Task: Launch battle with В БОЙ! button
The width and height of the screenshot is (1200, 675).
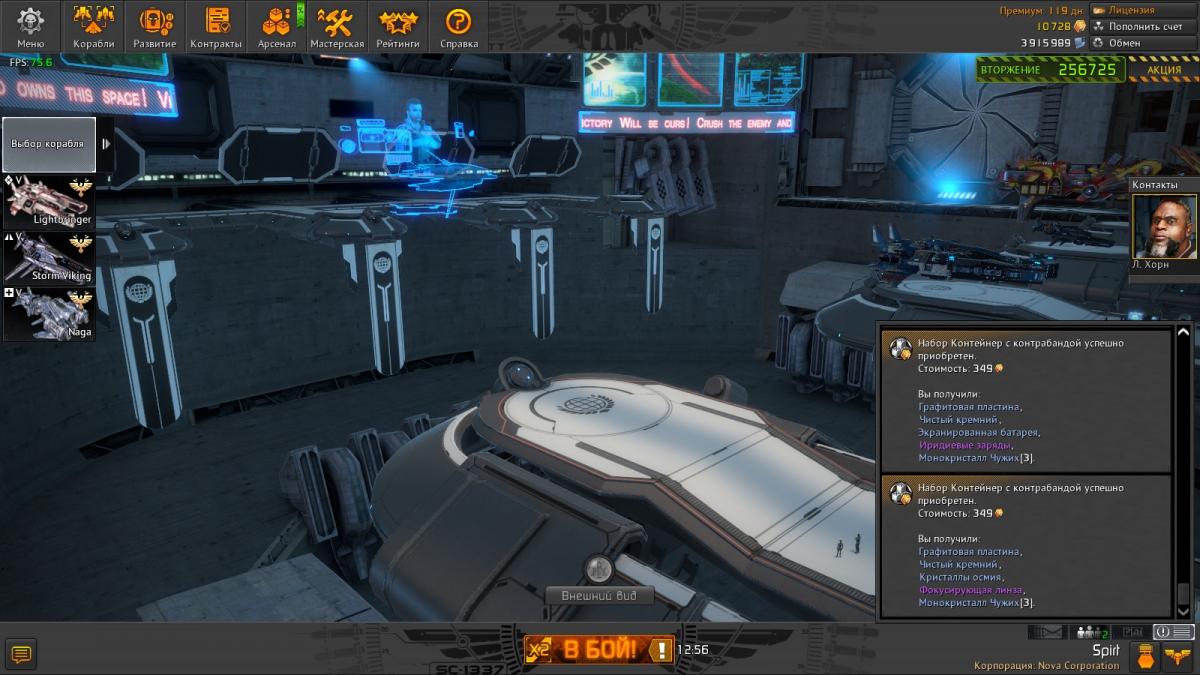Action: click(599, 650)
